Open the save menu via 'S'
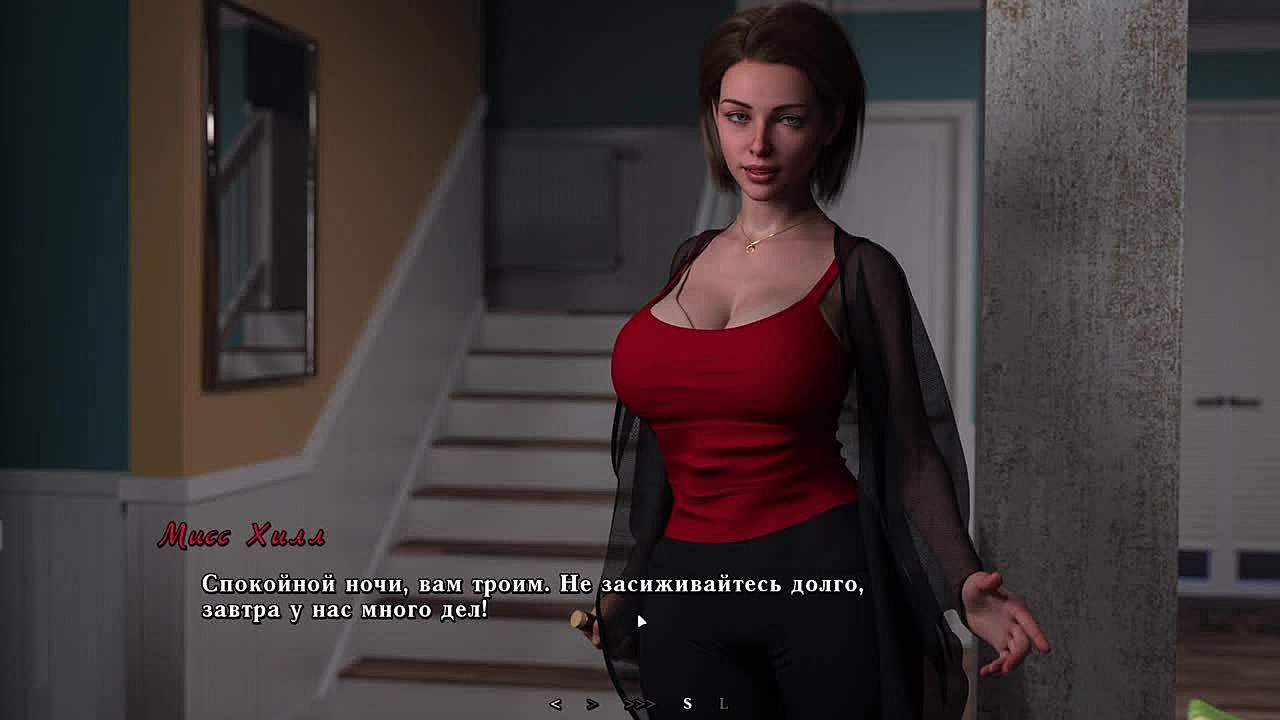This screenshot has height=720, width=1280. coord(687,704)
